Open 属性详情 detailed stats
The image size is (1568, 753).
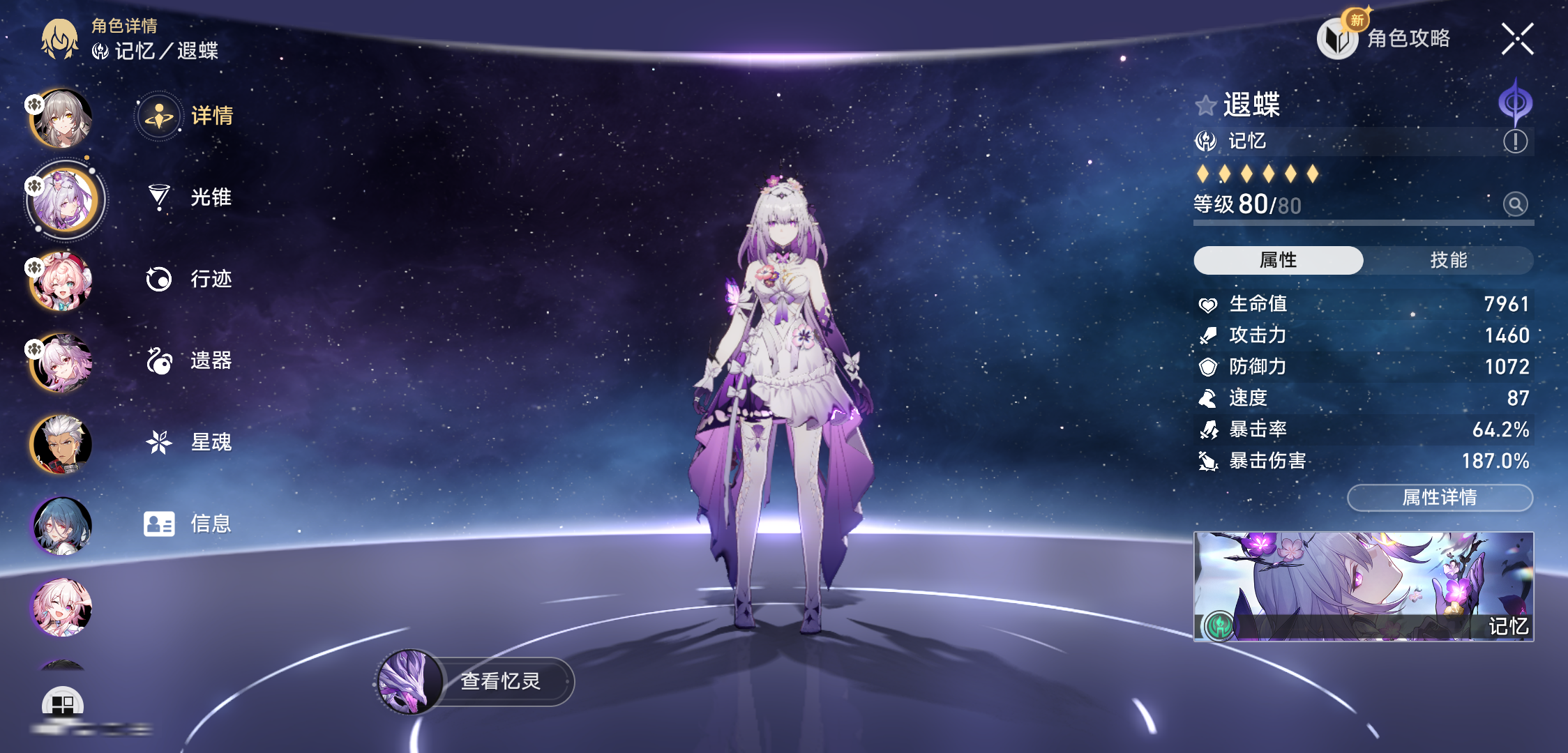click(1440, 497)
